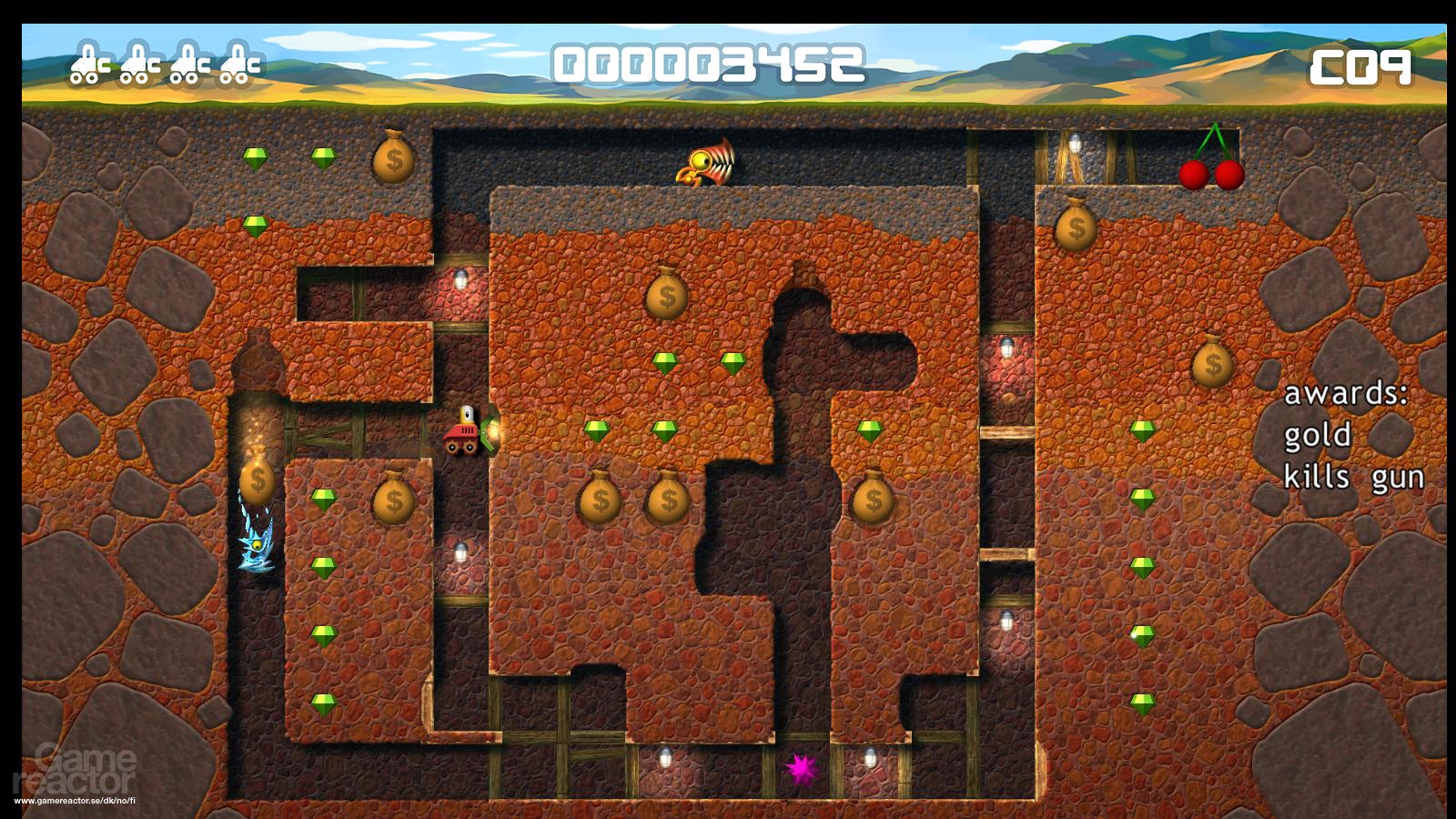Click the money bag on the far right wall
The image size is (1456, 819).
[1214, 364]
